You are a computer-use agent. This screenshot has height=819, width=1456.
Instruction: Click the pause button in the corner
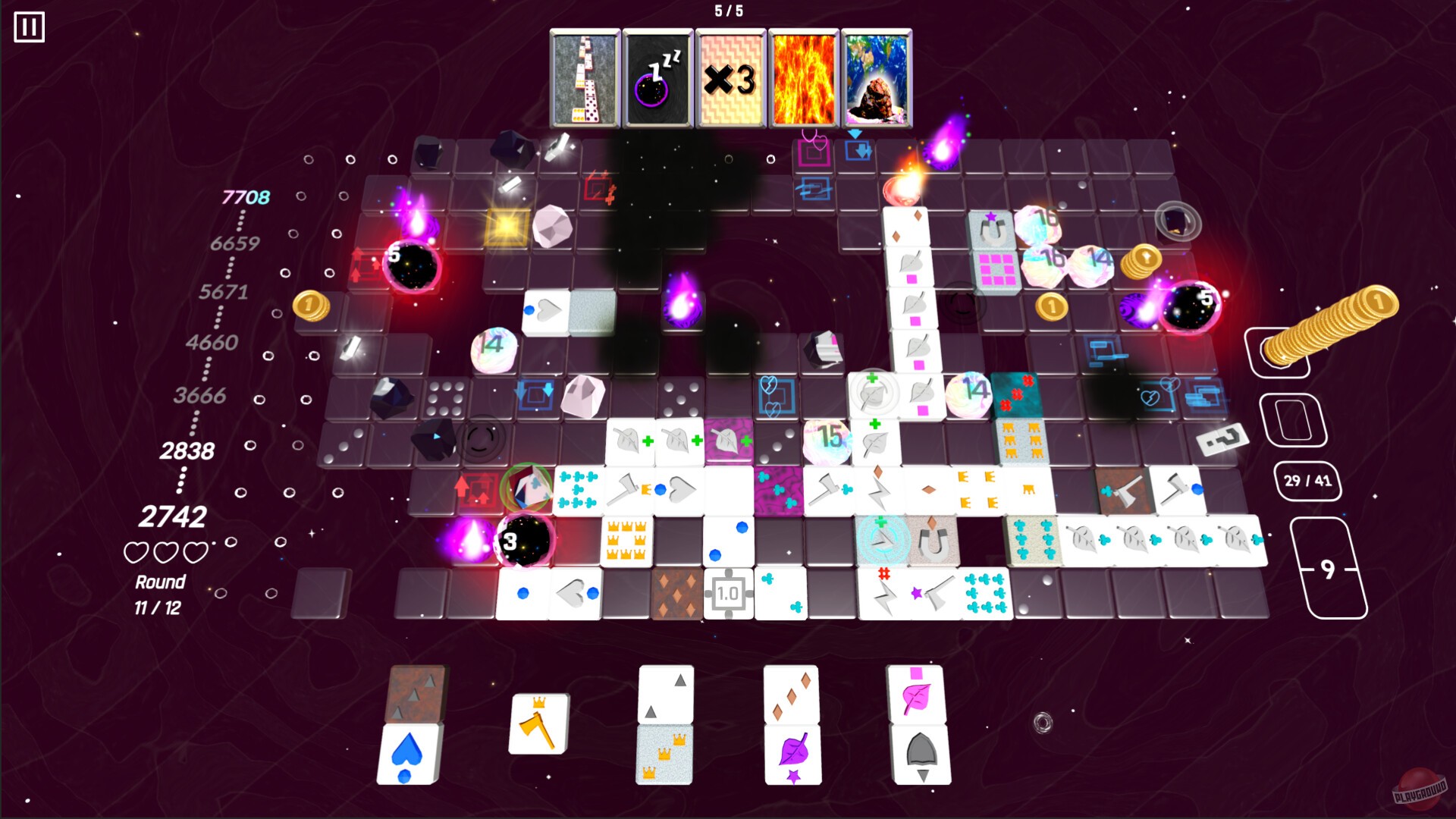coord(28,28)
